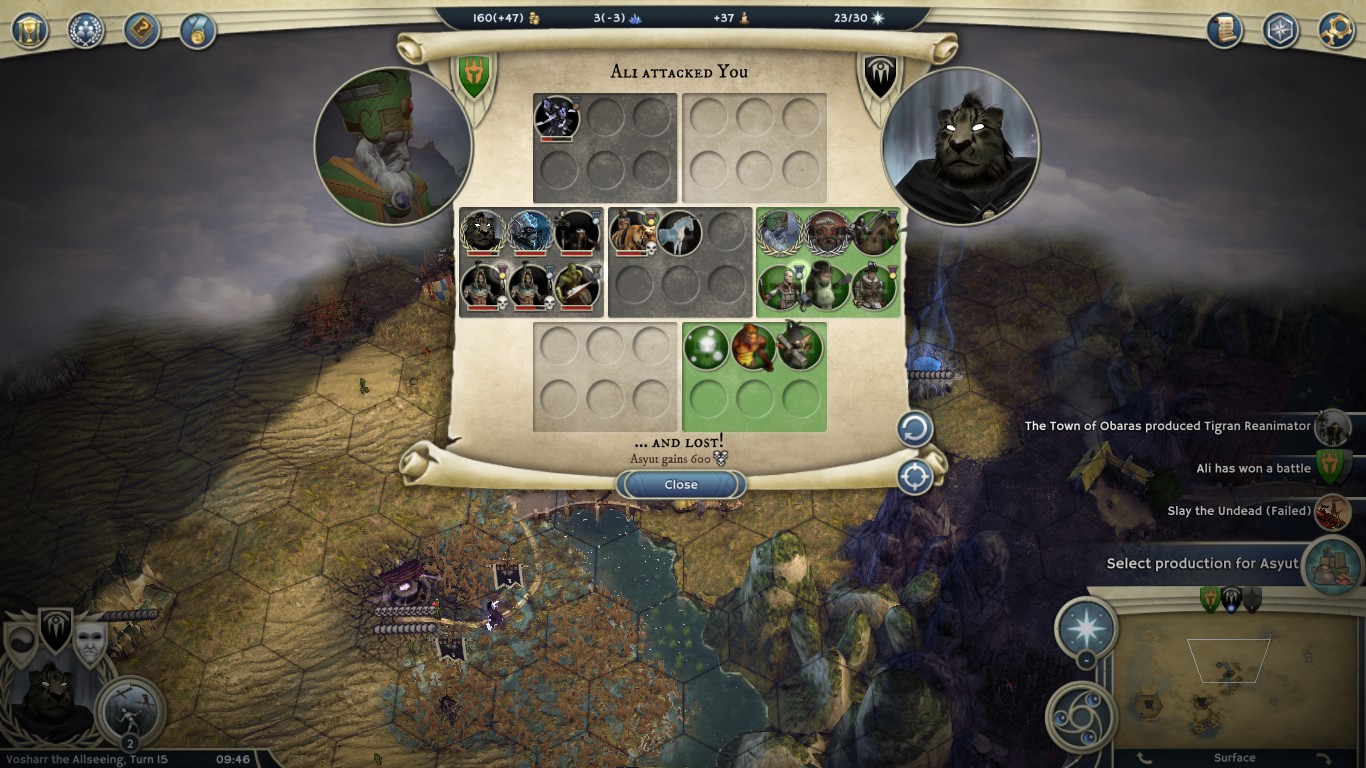Select the glowing wisp unit in green panel

pos(706,348)
